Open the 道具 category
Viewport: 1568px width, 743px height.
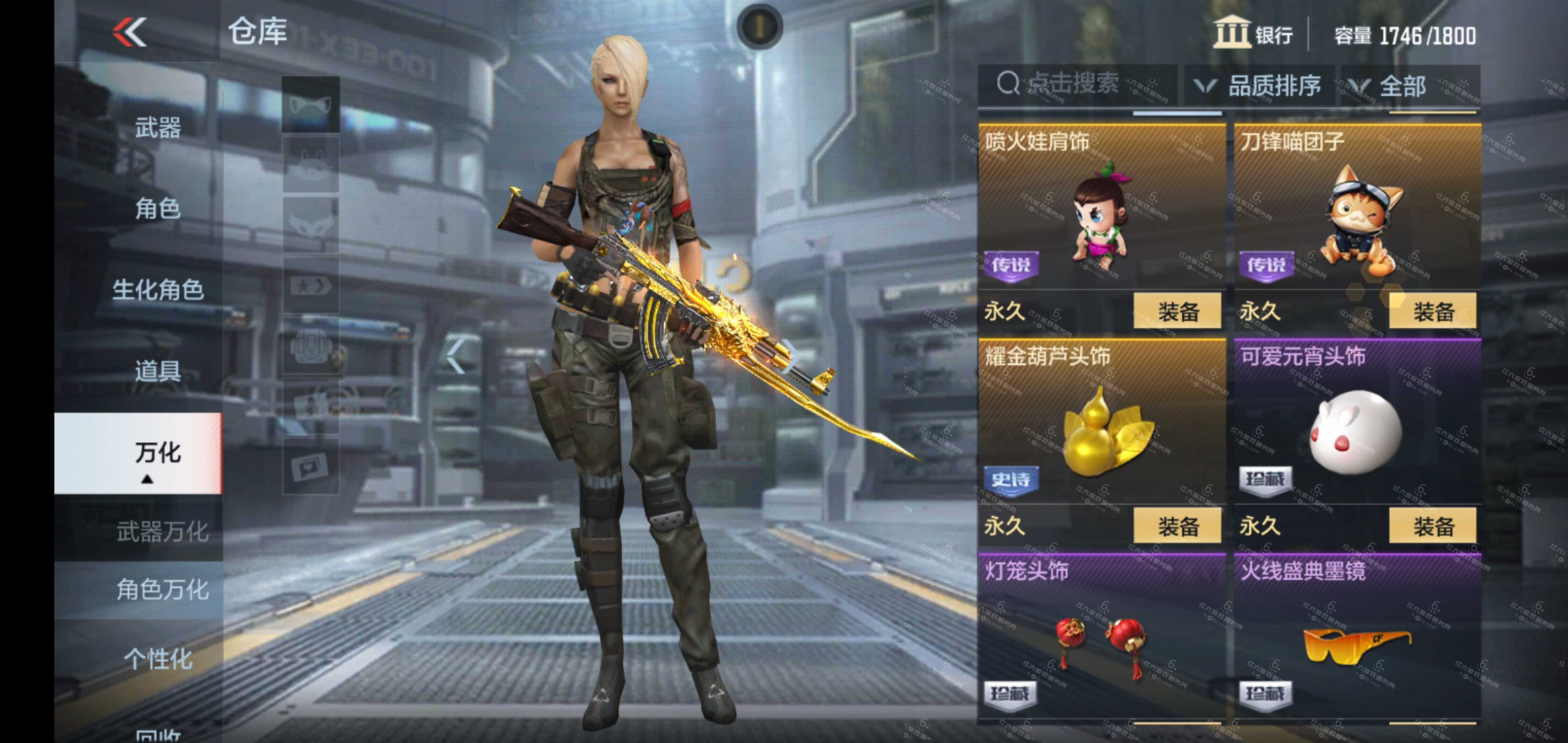click(x=157, y=371)
